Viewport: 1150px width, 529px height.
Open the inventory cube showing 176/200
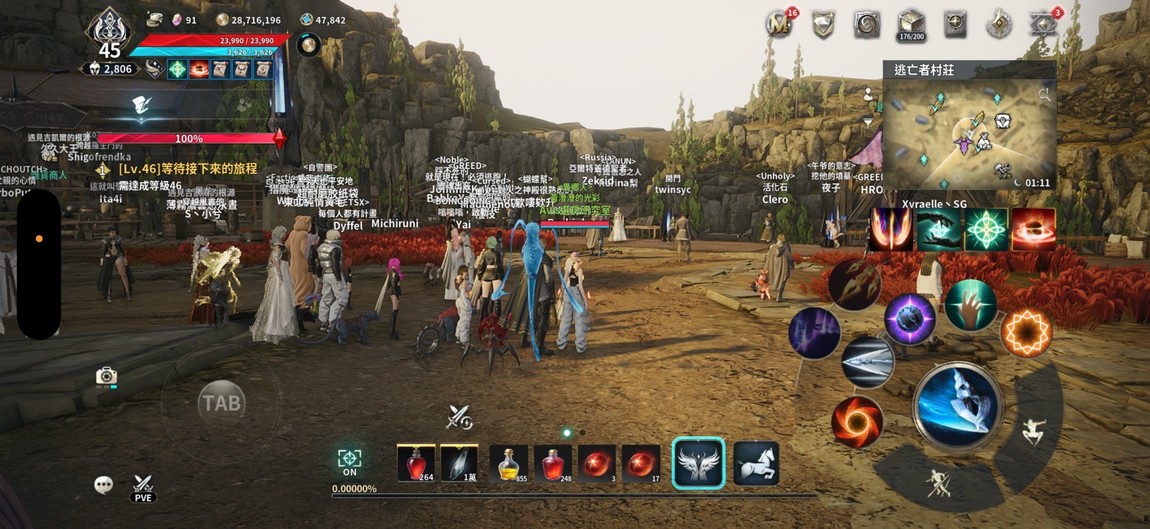pyautogui.click(x=911, y=24)
